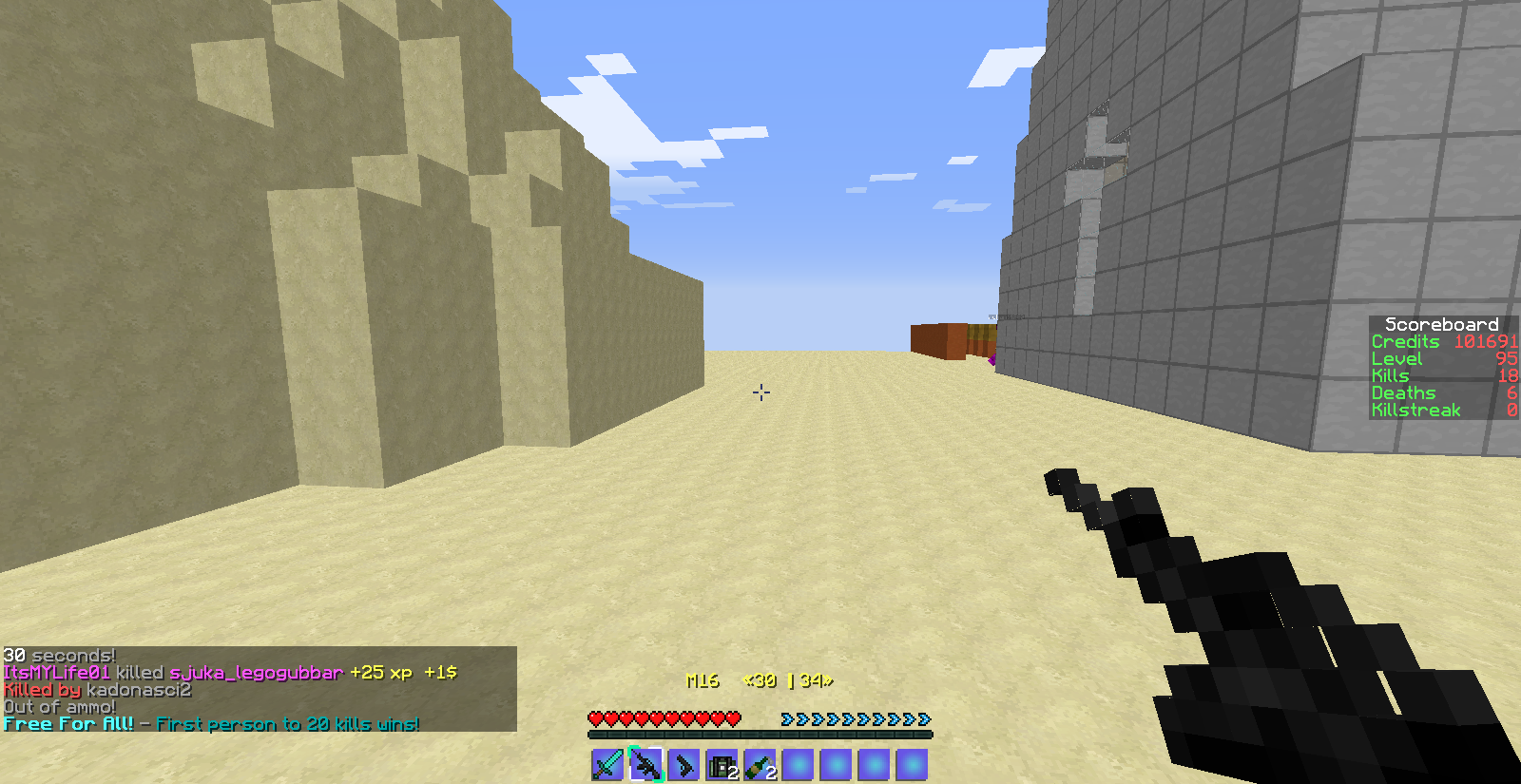Click the chat message log

(259, 689)
